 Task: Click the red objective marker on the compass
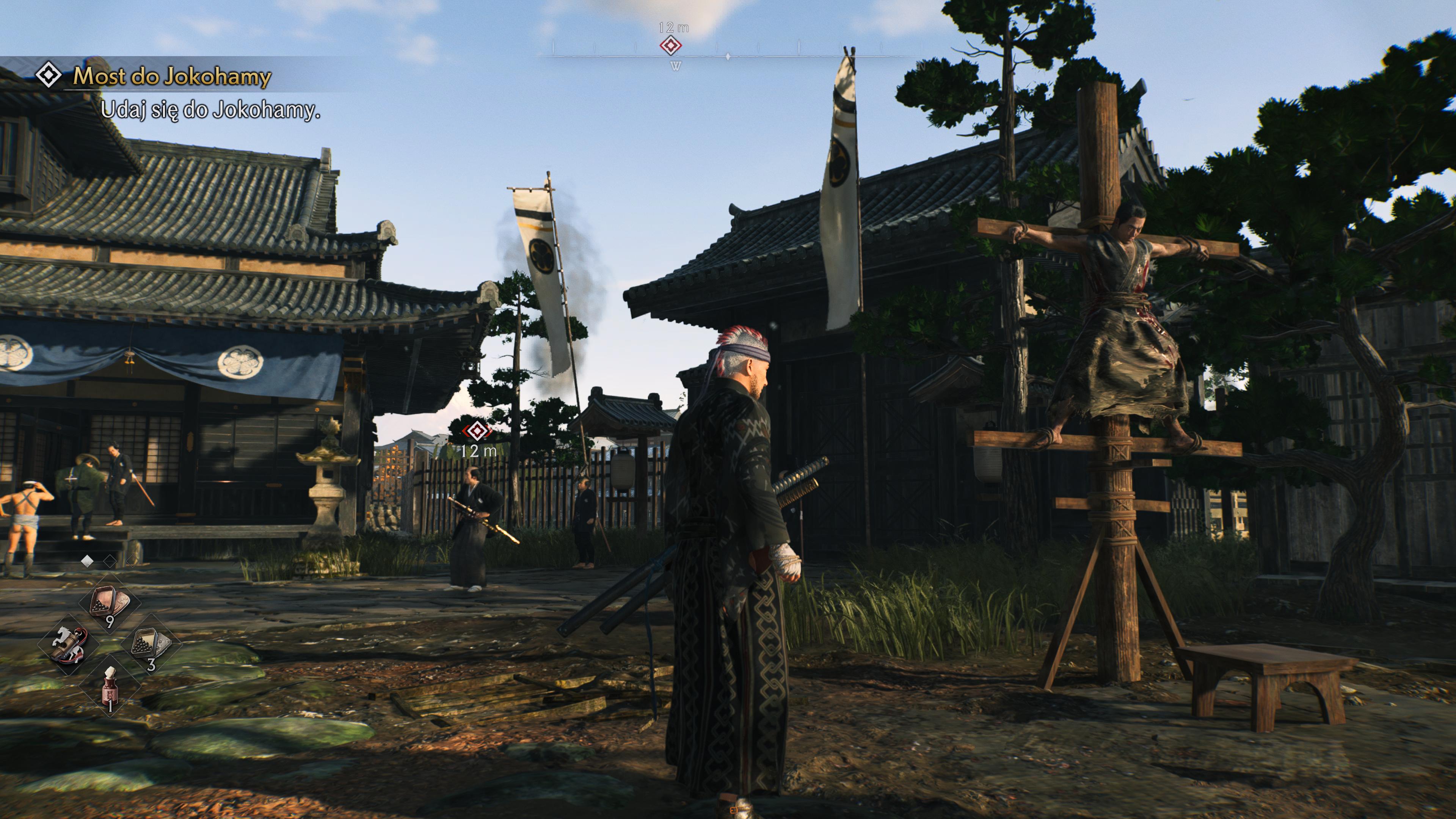(670, 45)
